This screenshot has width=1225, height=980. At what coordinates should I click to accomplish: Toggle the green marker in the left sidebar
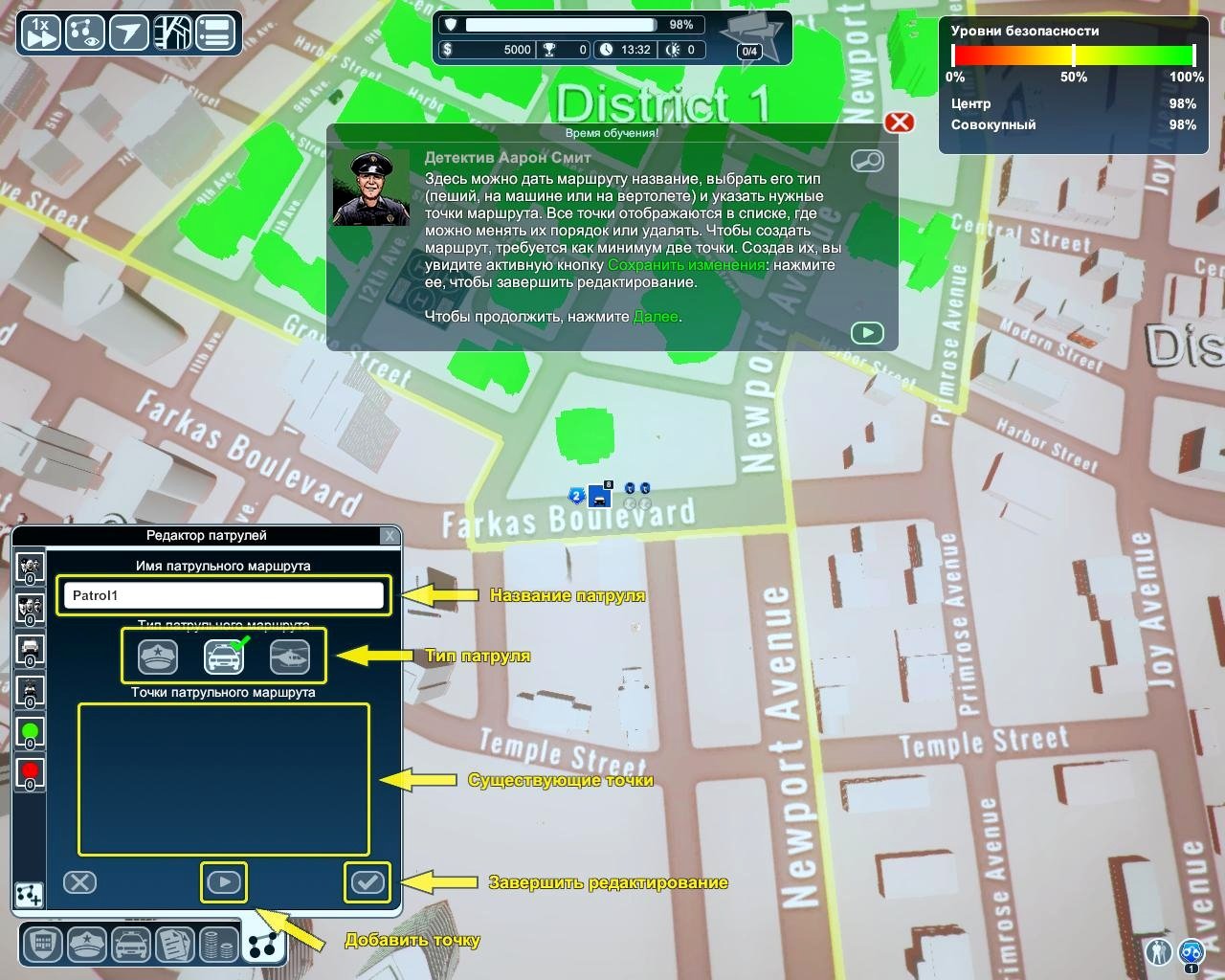(30, 730)
